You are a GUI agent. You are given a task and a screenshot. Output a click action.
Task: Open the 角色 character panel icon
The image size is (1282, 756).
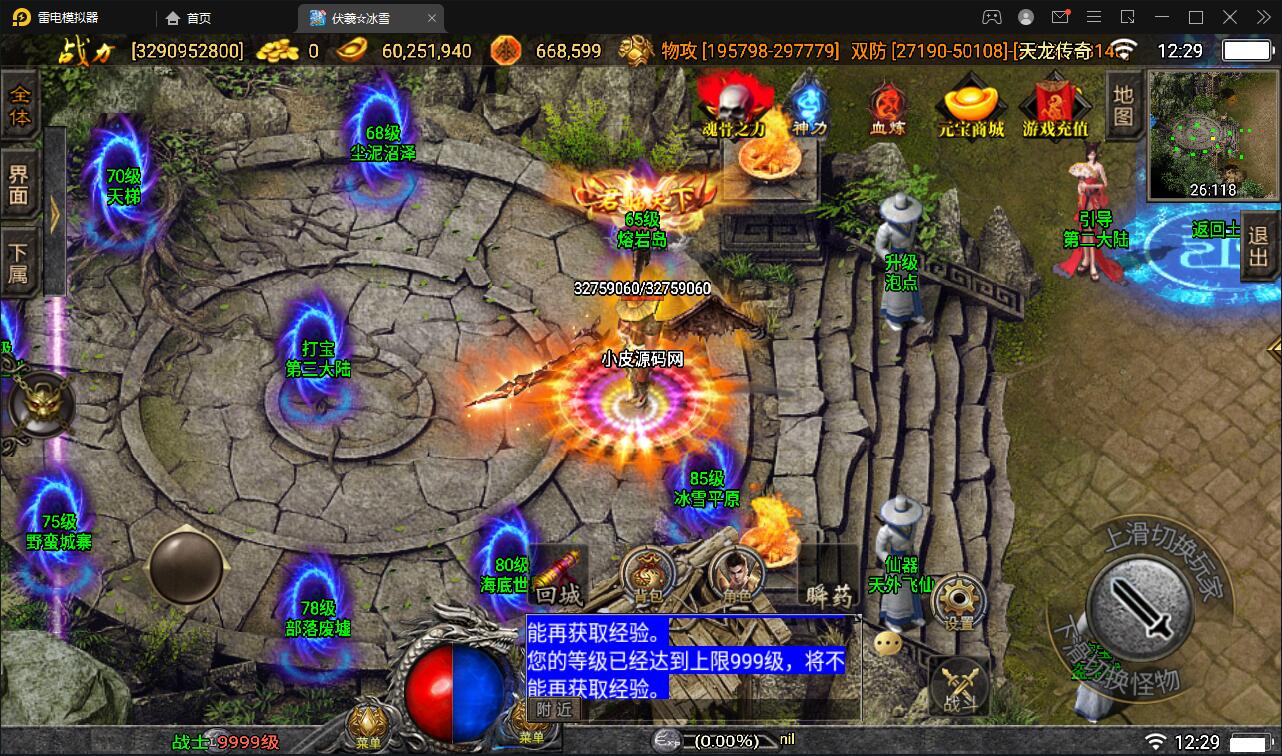tap(735, 577)
